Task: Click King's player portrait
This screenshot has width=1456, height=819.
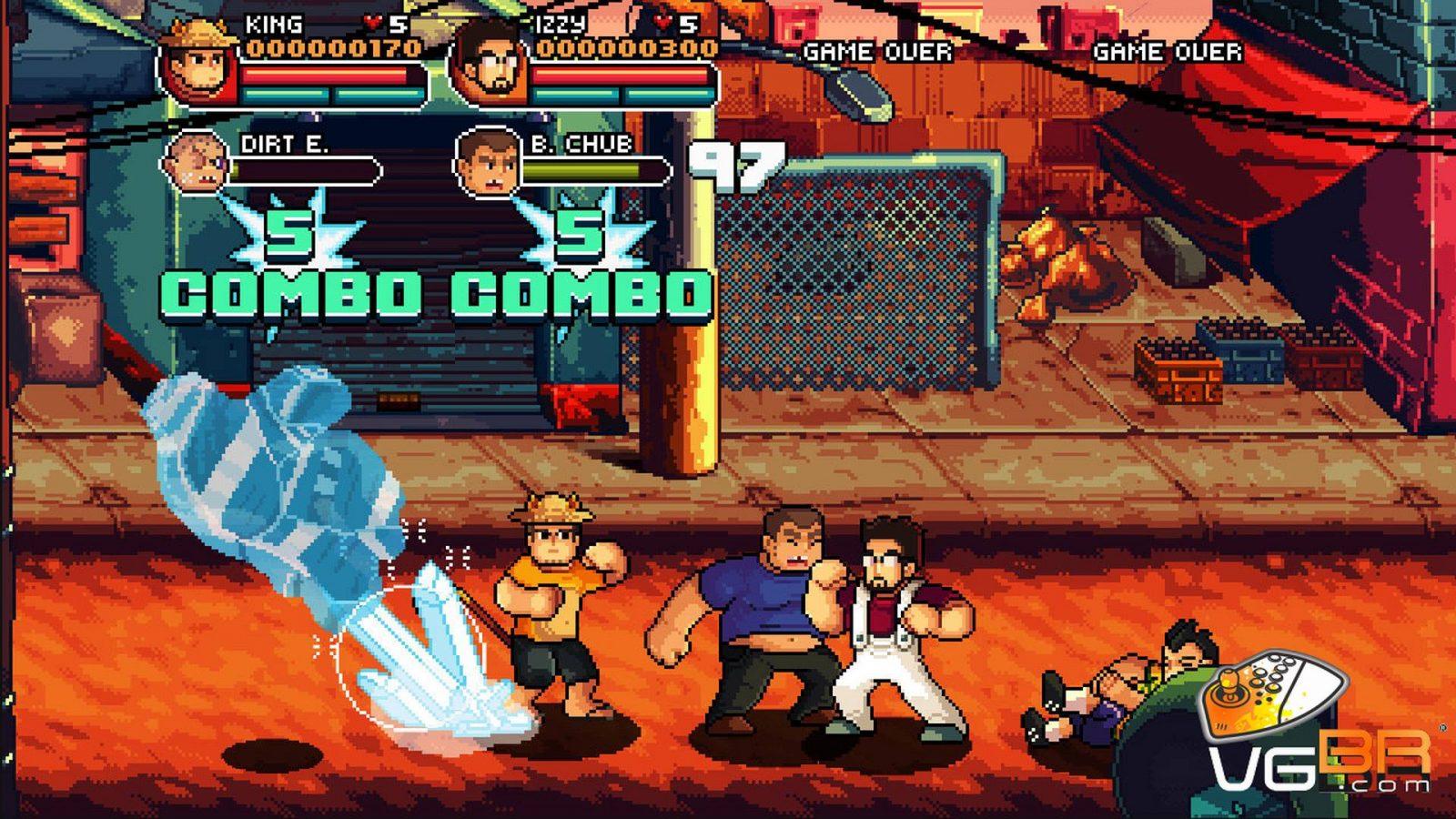Action: pos(198,64)
